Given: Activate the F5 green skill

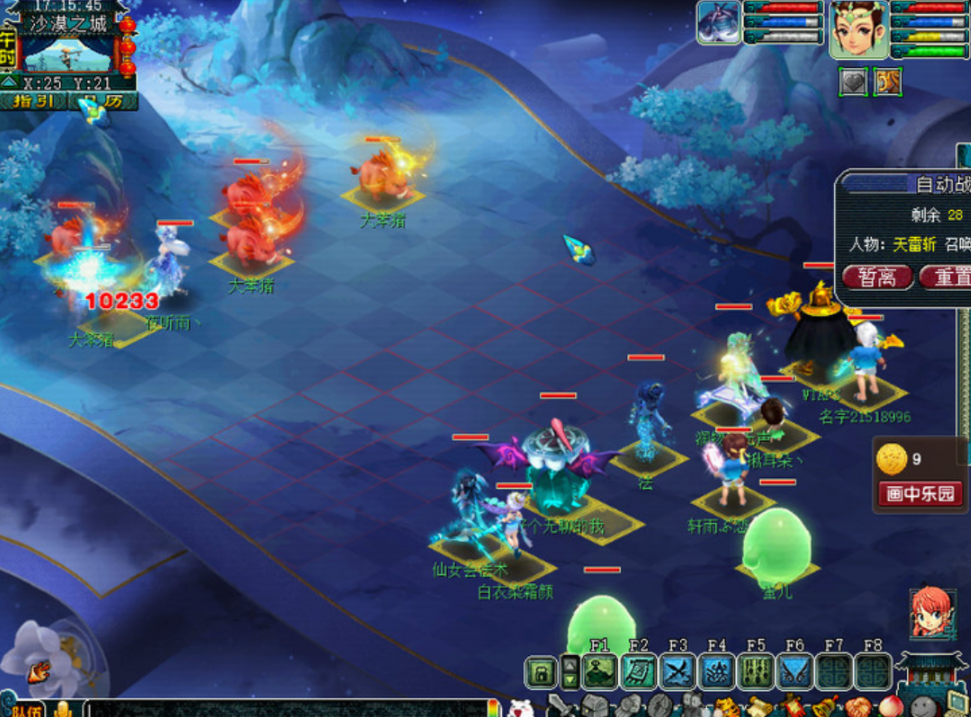Looking at the screenshot, I should [756, 671].
